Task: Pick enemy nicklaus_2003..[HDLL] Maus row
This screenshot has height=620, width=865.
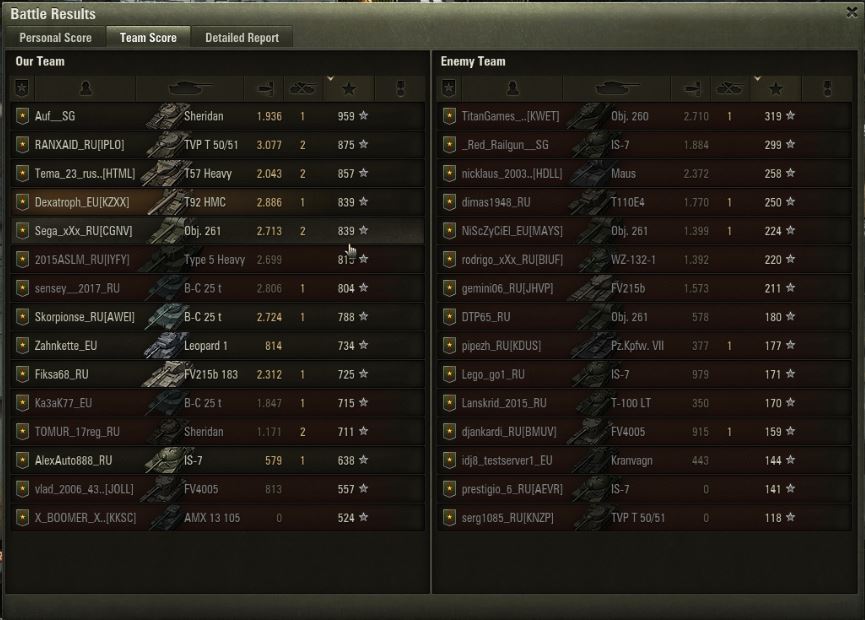Action: [x=645, y=174]
